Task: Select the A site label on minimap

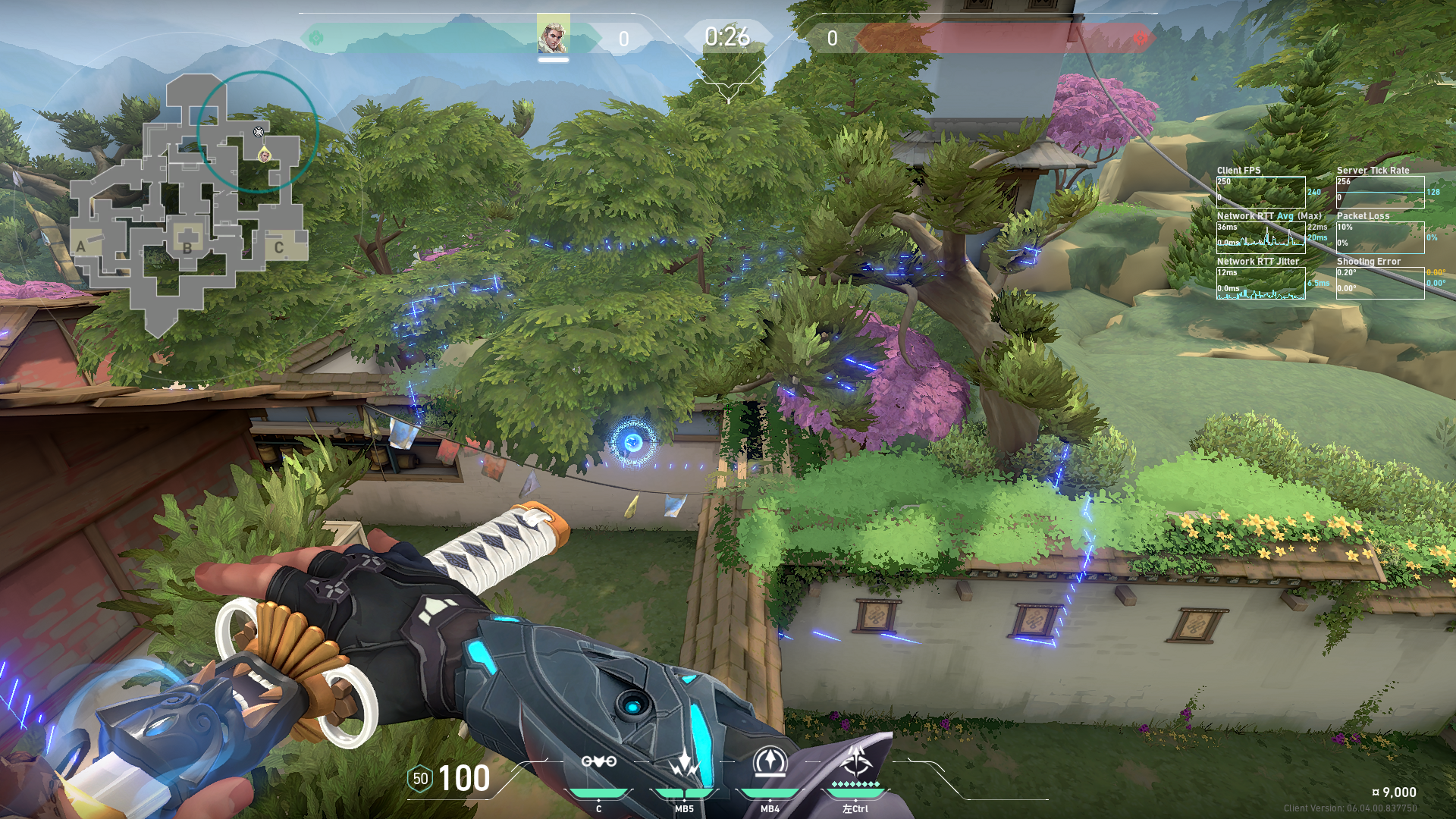Action: point(81,246)
